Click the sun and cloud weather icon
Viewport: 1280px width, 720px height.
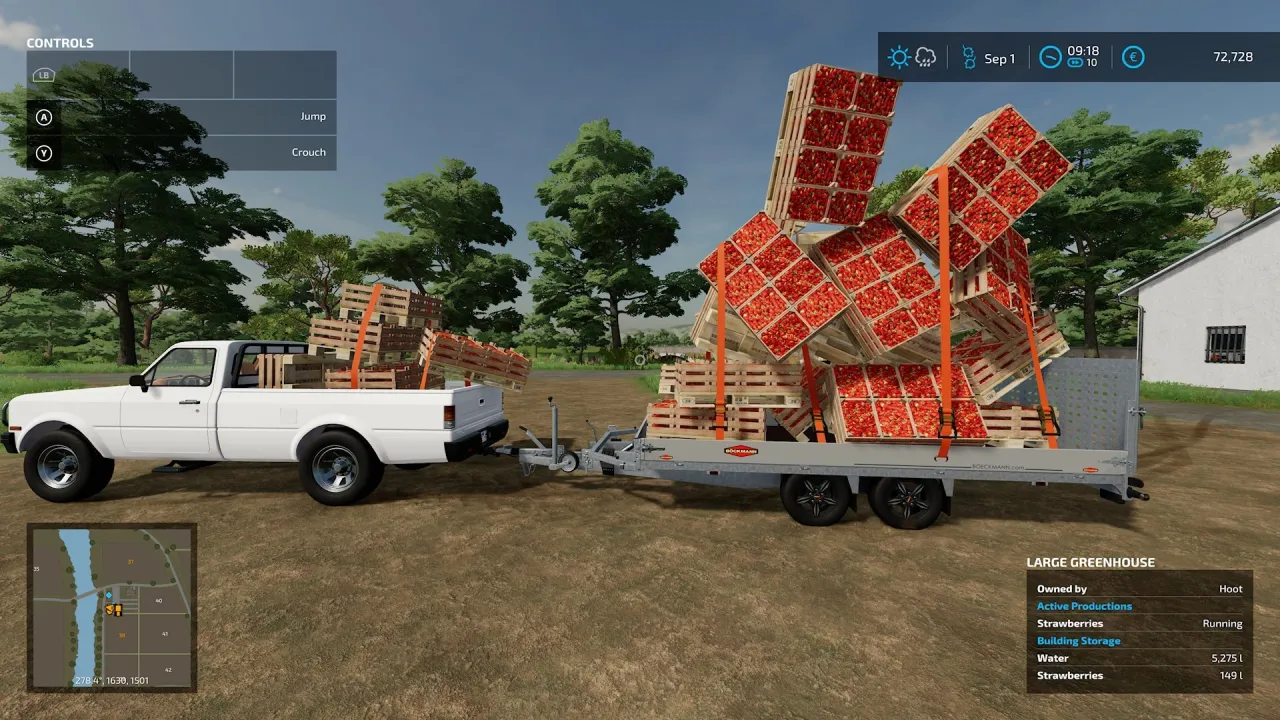pyautogui.click(x=912, y=57)
